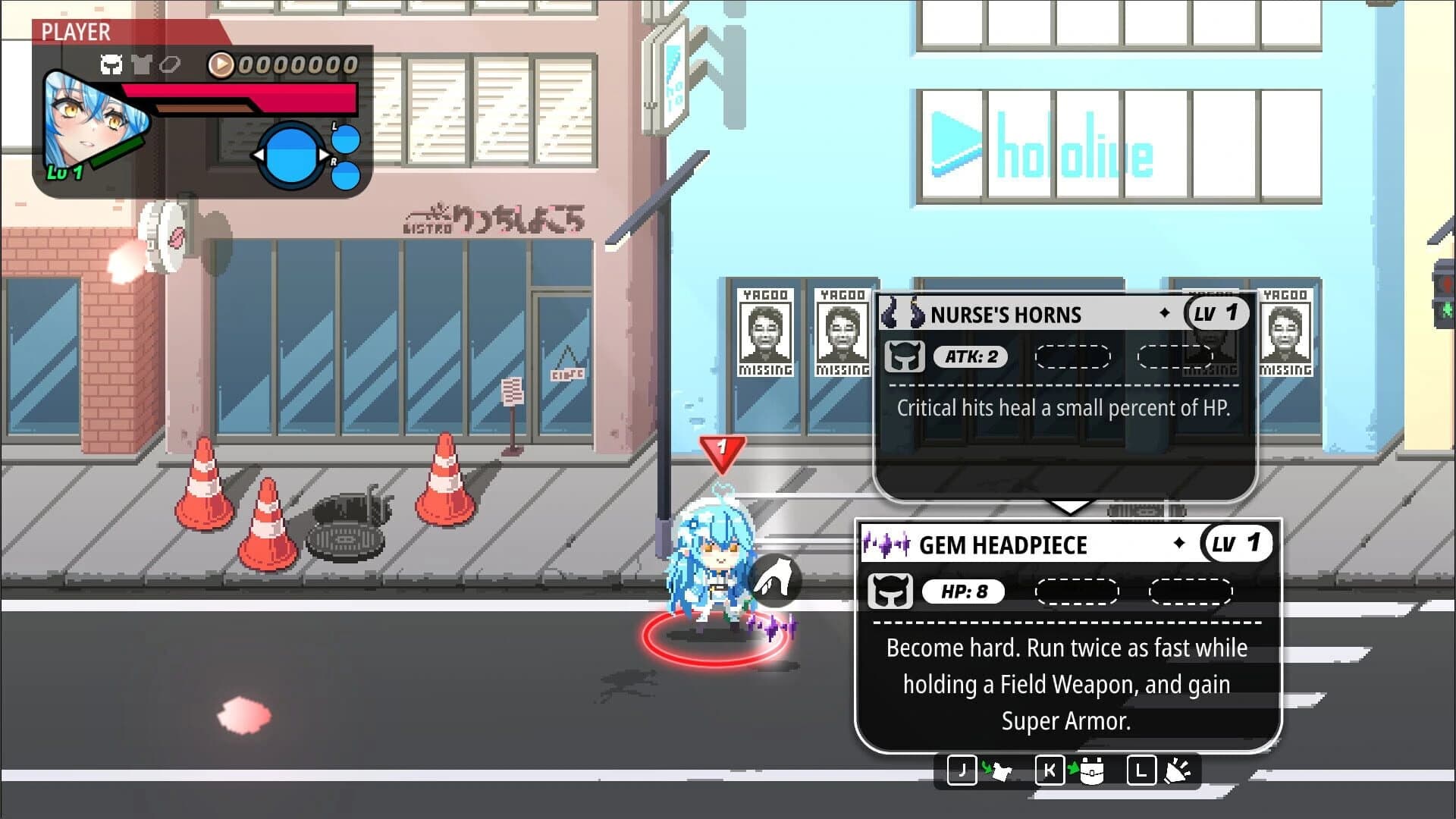This screenshot has height=819, width=1456.
Task: Toggle the diamond marker on Gem Headpiece header
Action: tap(1180, 544)
